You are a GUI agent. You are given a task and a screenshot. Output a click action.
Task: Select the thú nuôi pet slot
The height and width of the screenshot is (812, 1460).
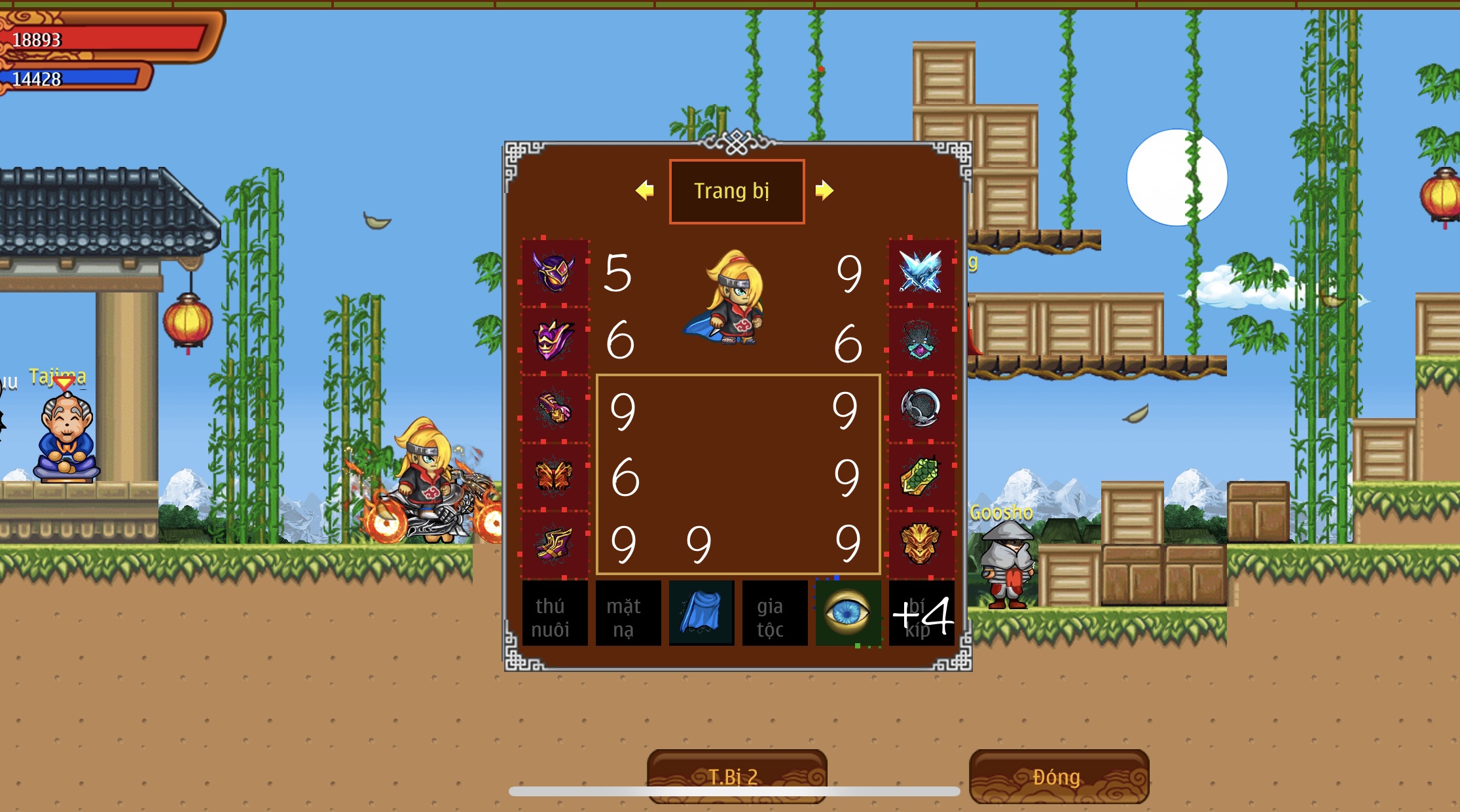click(555, 614)
